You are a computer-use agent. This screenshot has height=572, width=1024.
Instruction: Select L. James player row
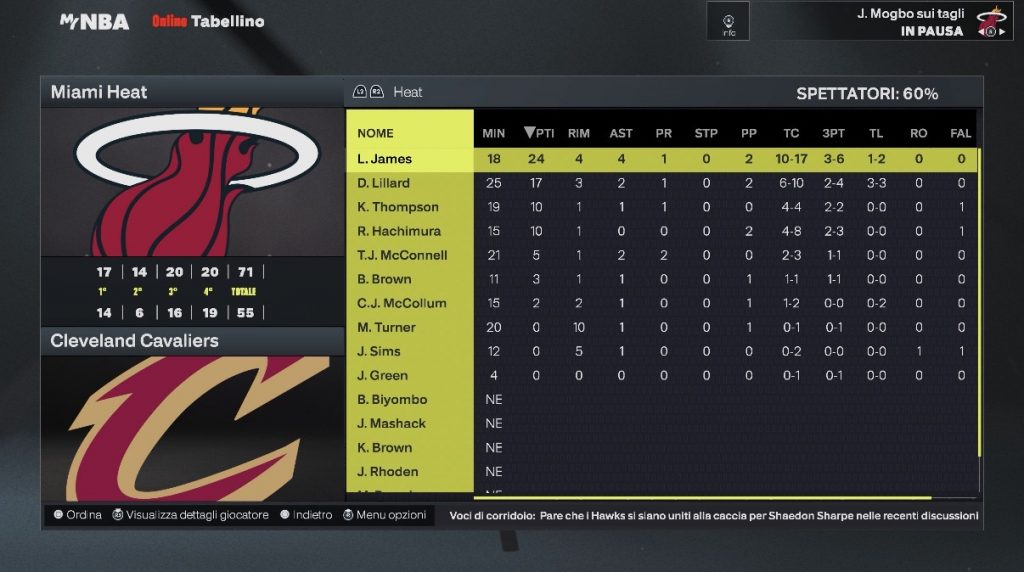385,159
